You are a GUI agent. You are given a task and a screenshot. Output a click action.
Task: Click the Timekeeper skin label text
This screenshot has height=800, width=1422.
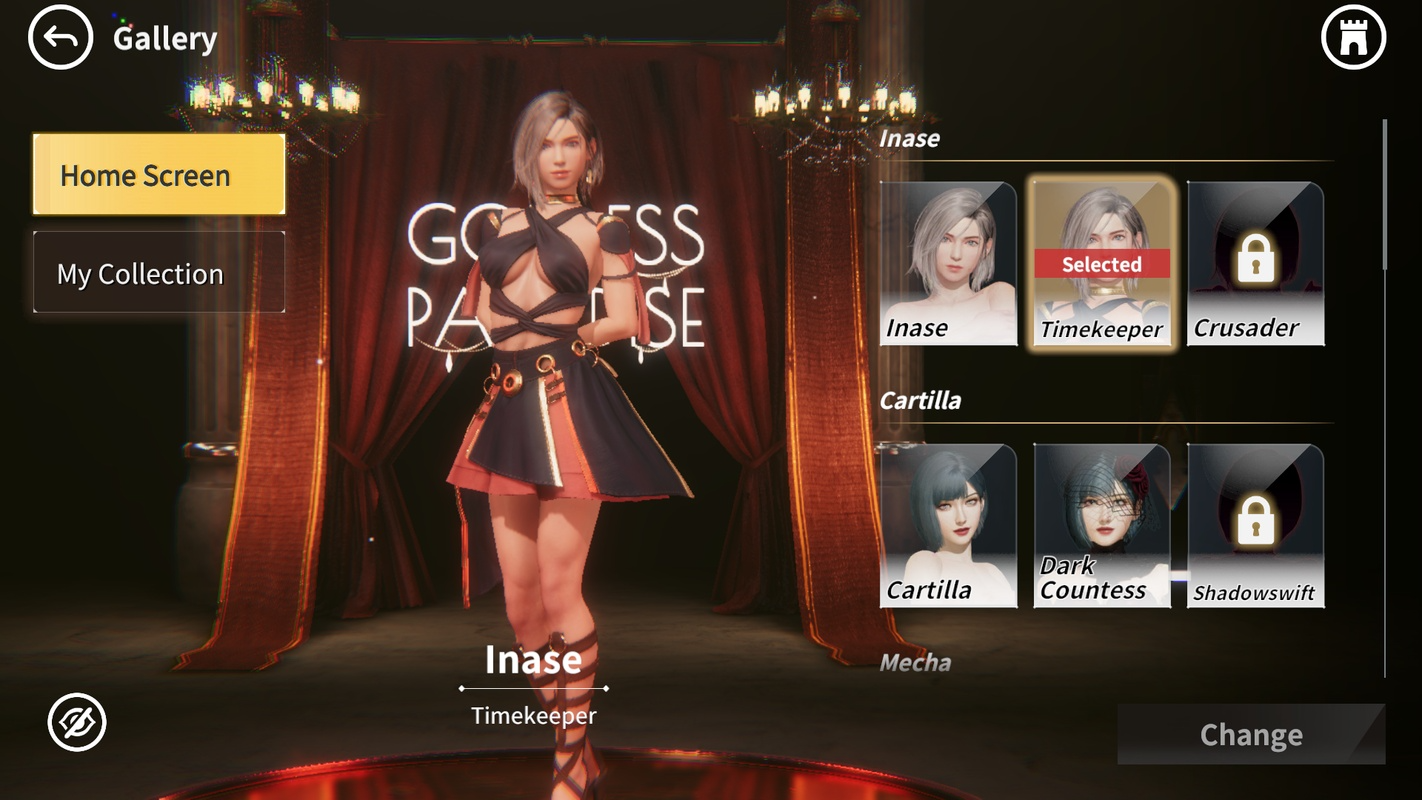(x=534, y=715)
